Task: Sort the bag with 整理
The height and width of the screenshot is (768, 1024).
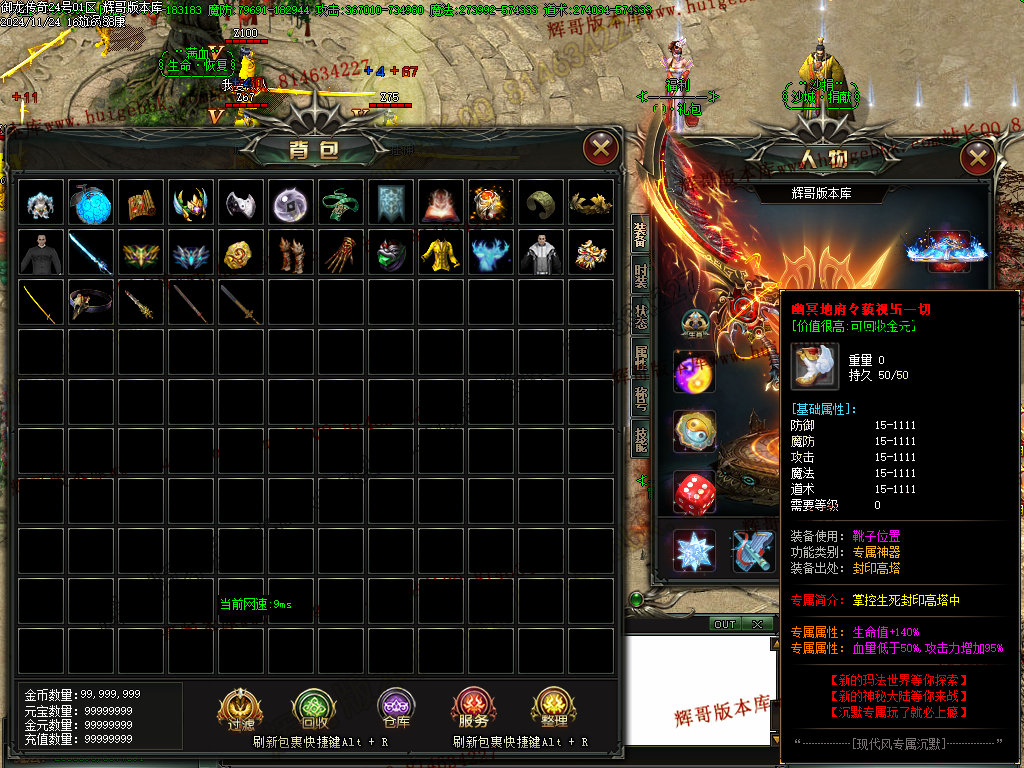Action: pos(553,709)
